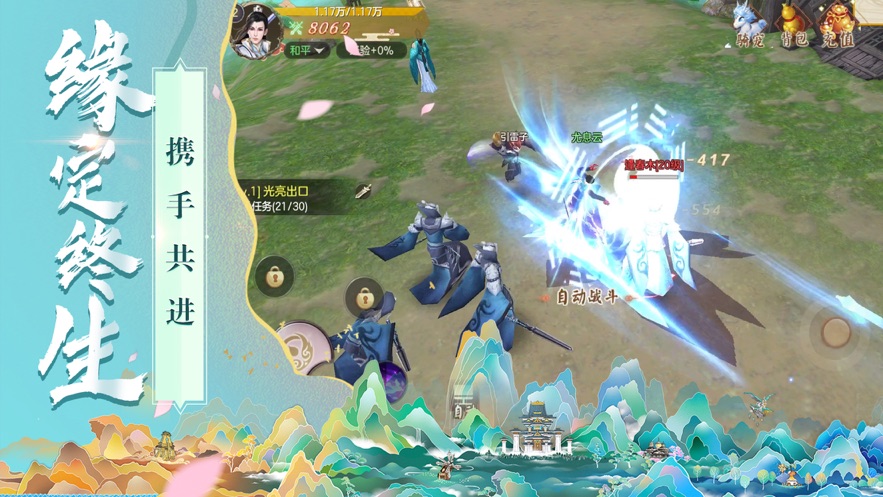
Task: Tap the left-most locked skill slot
Action: coord(275,277)
